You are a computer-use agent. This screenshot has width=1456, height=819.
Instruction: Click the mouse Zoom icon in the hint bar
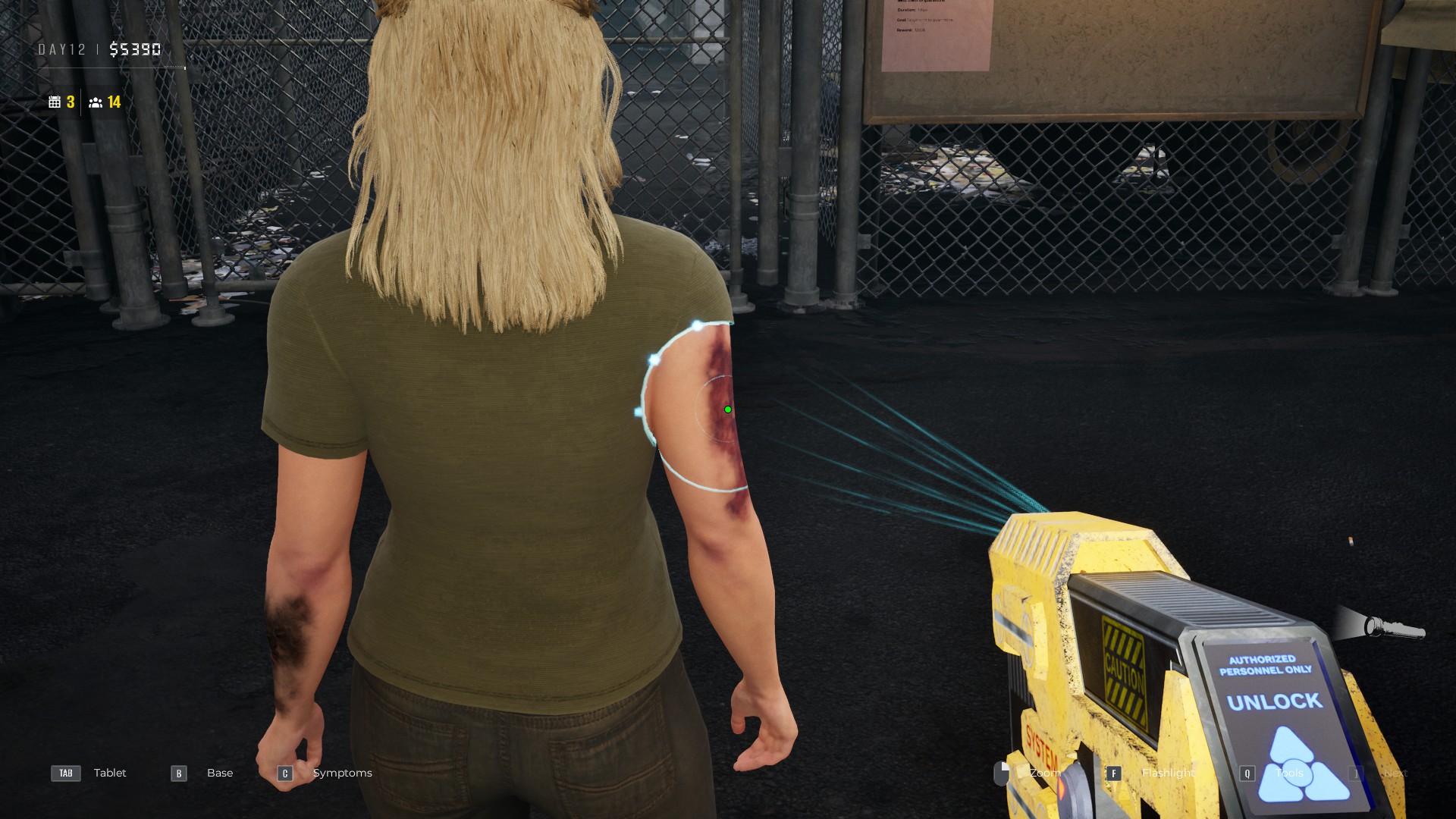coord(1001,773)
